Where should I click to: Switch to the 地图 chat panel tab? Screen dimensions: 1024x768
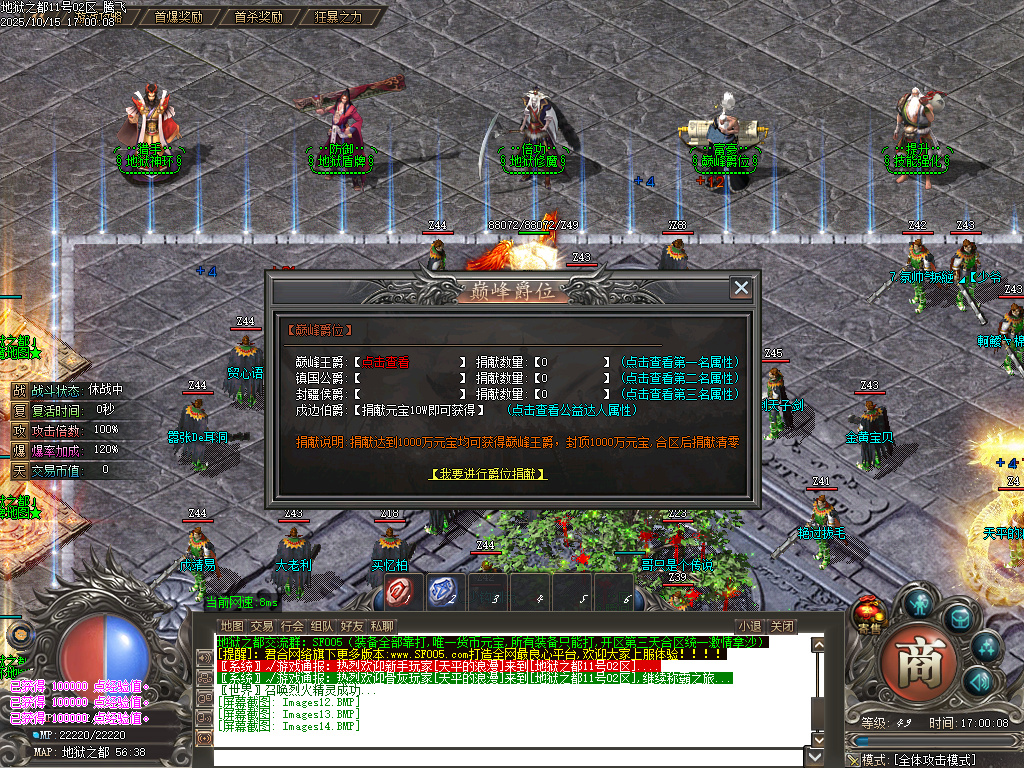[x=232, y=626]
